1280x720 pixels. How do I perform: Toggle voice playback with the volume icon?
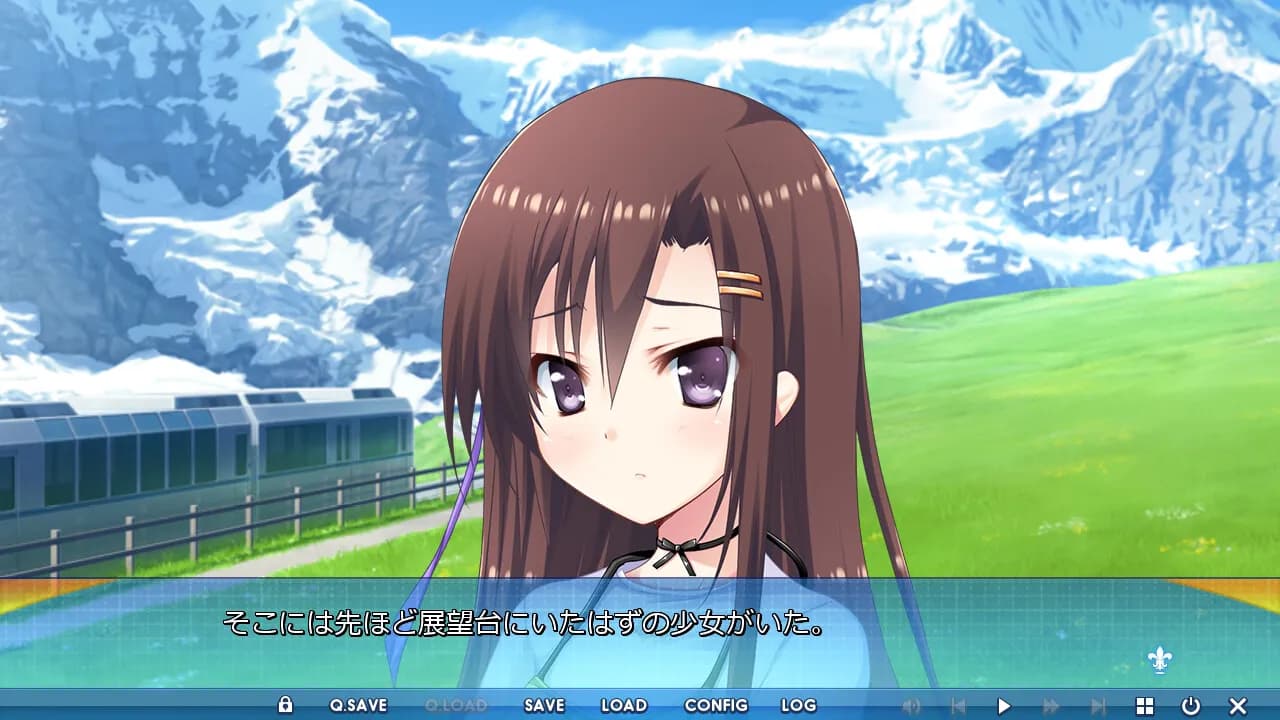[912, 705]
